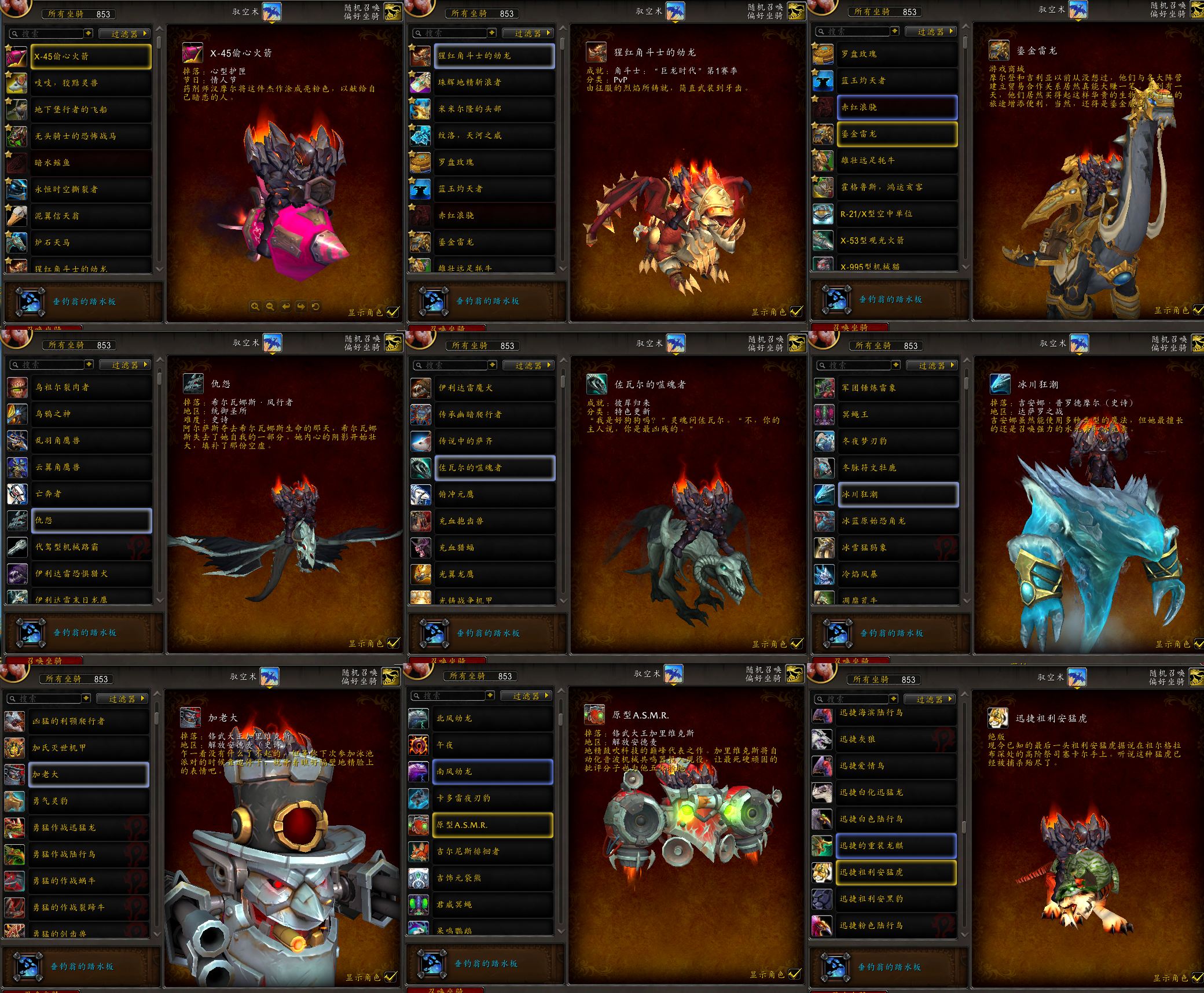The image size is (1204, 993).
Task: Zoom out the mount model preview
Action: click(270, 307)
